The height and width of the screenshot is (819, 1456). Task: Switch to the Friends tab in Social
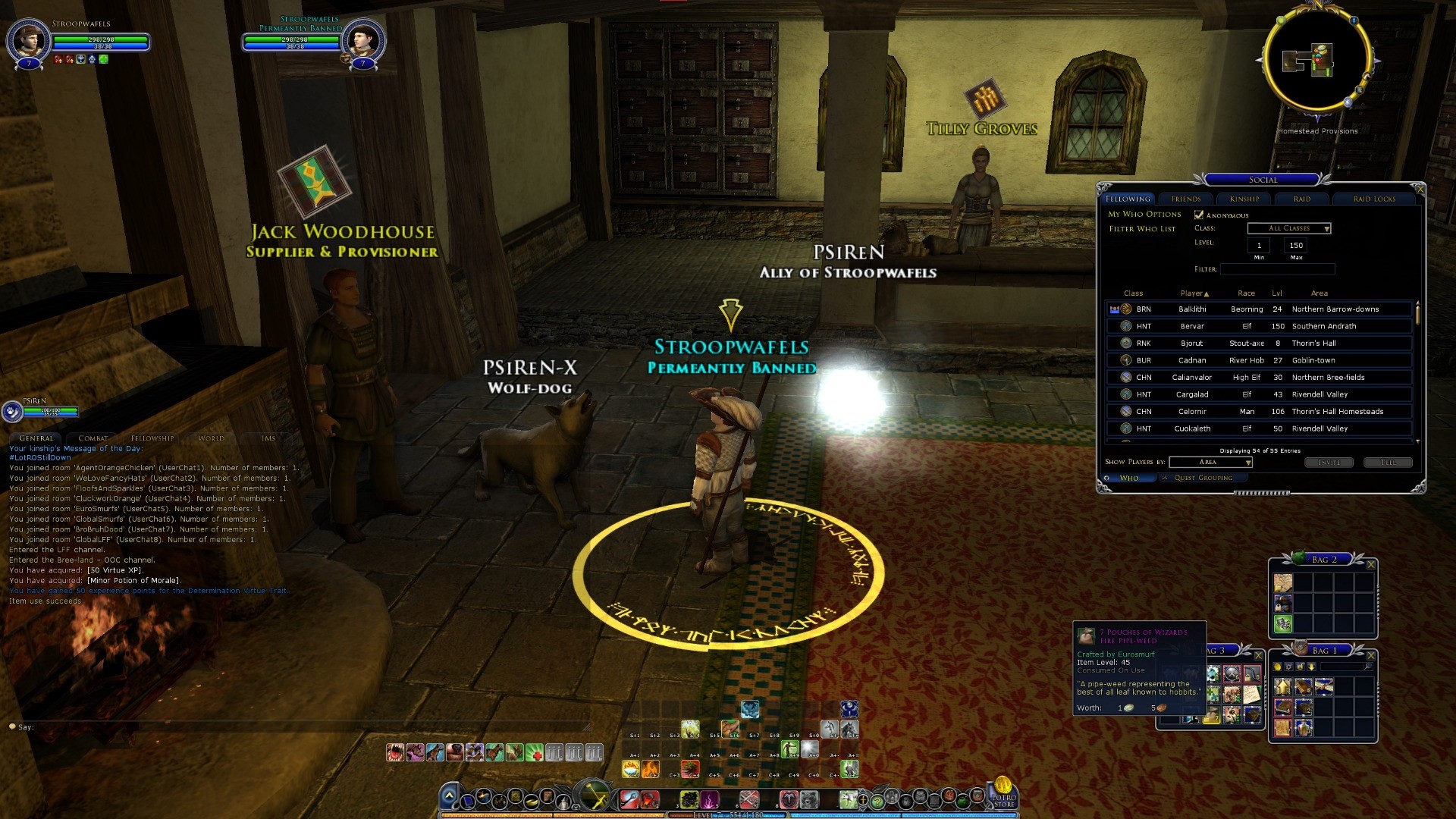1185,199
